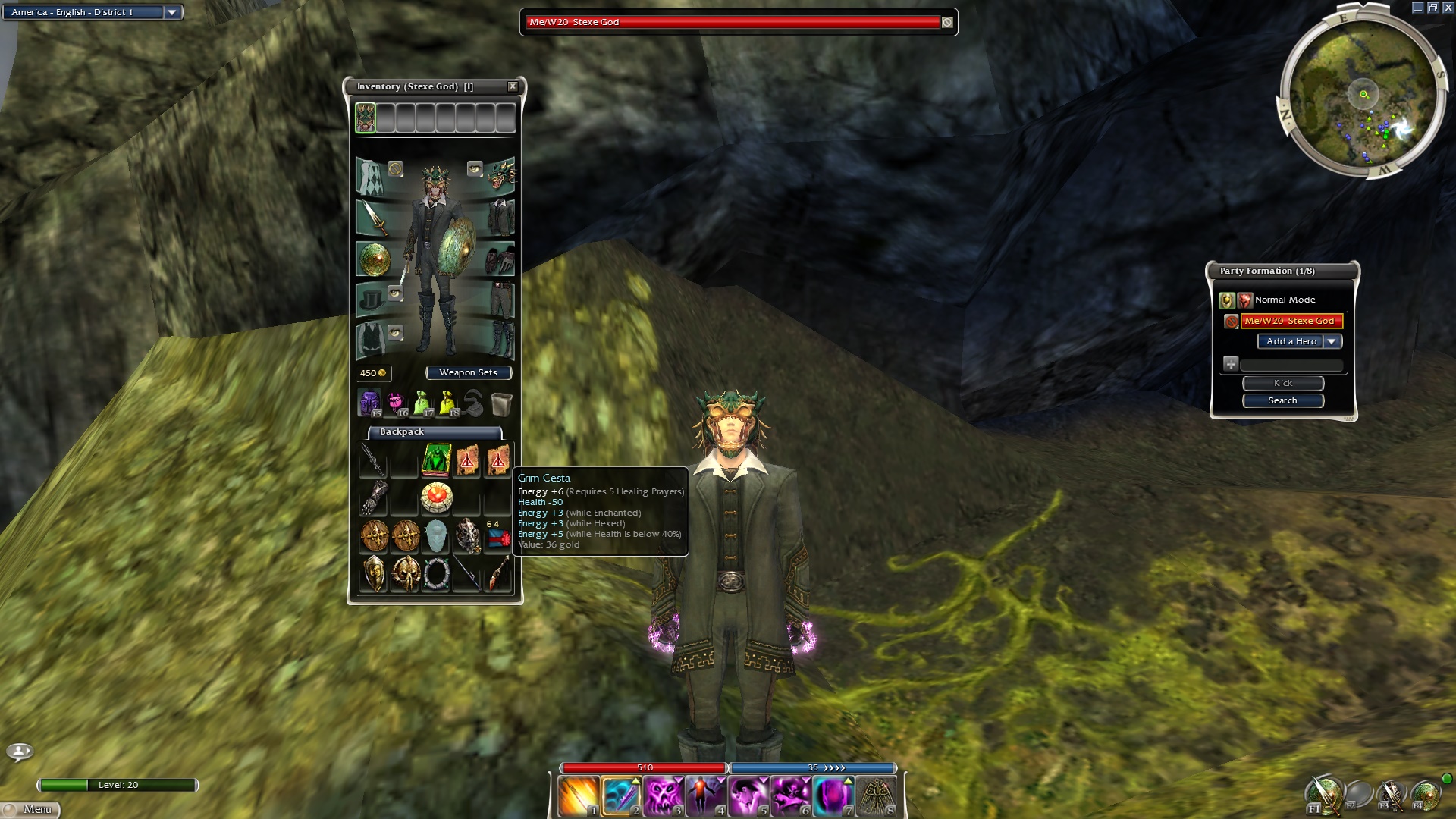
Task: Select the equipped green round shield slot
Action: [372, 259]
